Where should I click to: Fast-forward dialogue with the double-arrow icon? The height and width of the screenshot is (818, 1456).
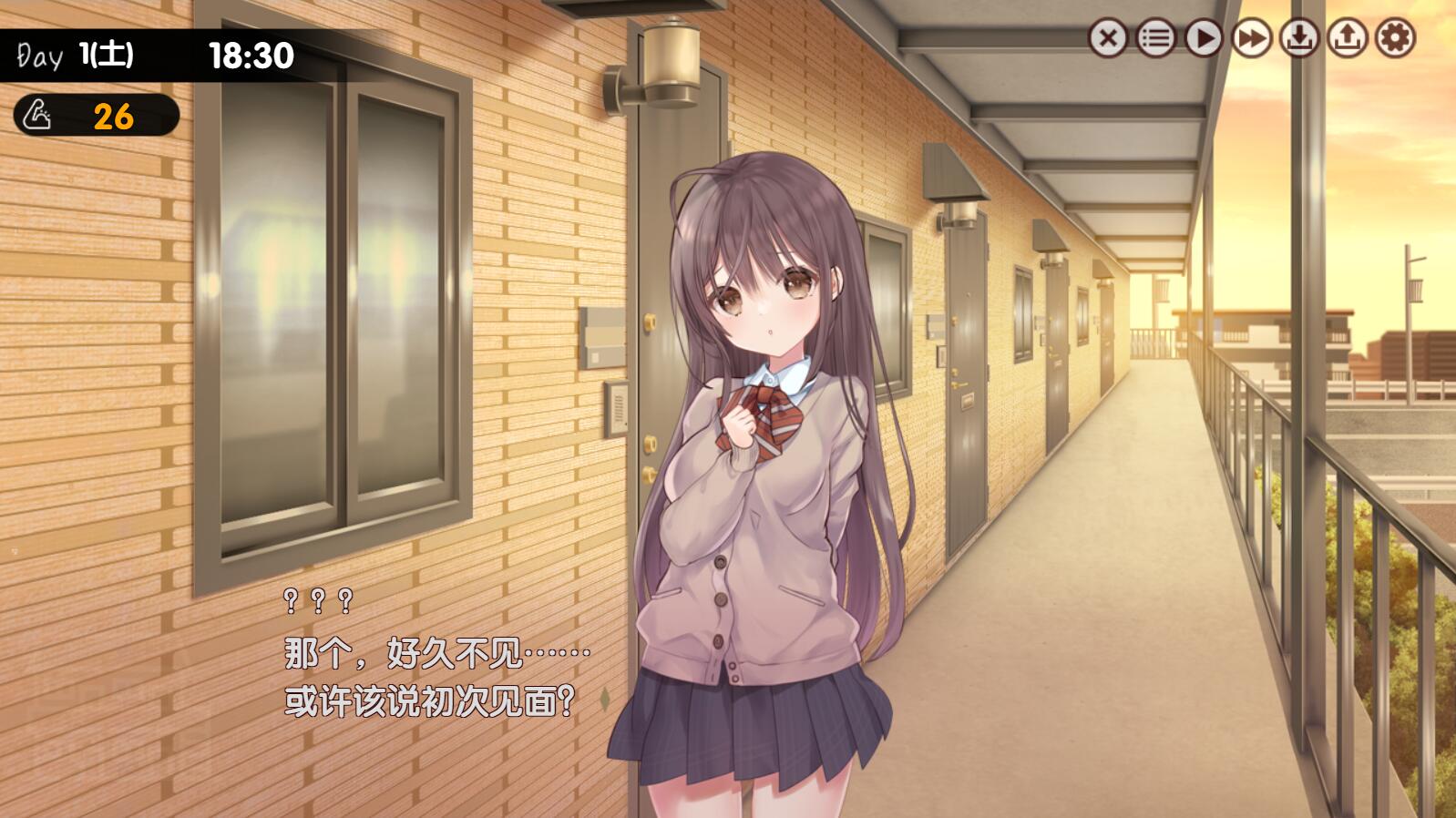[x=1251, y=38]
